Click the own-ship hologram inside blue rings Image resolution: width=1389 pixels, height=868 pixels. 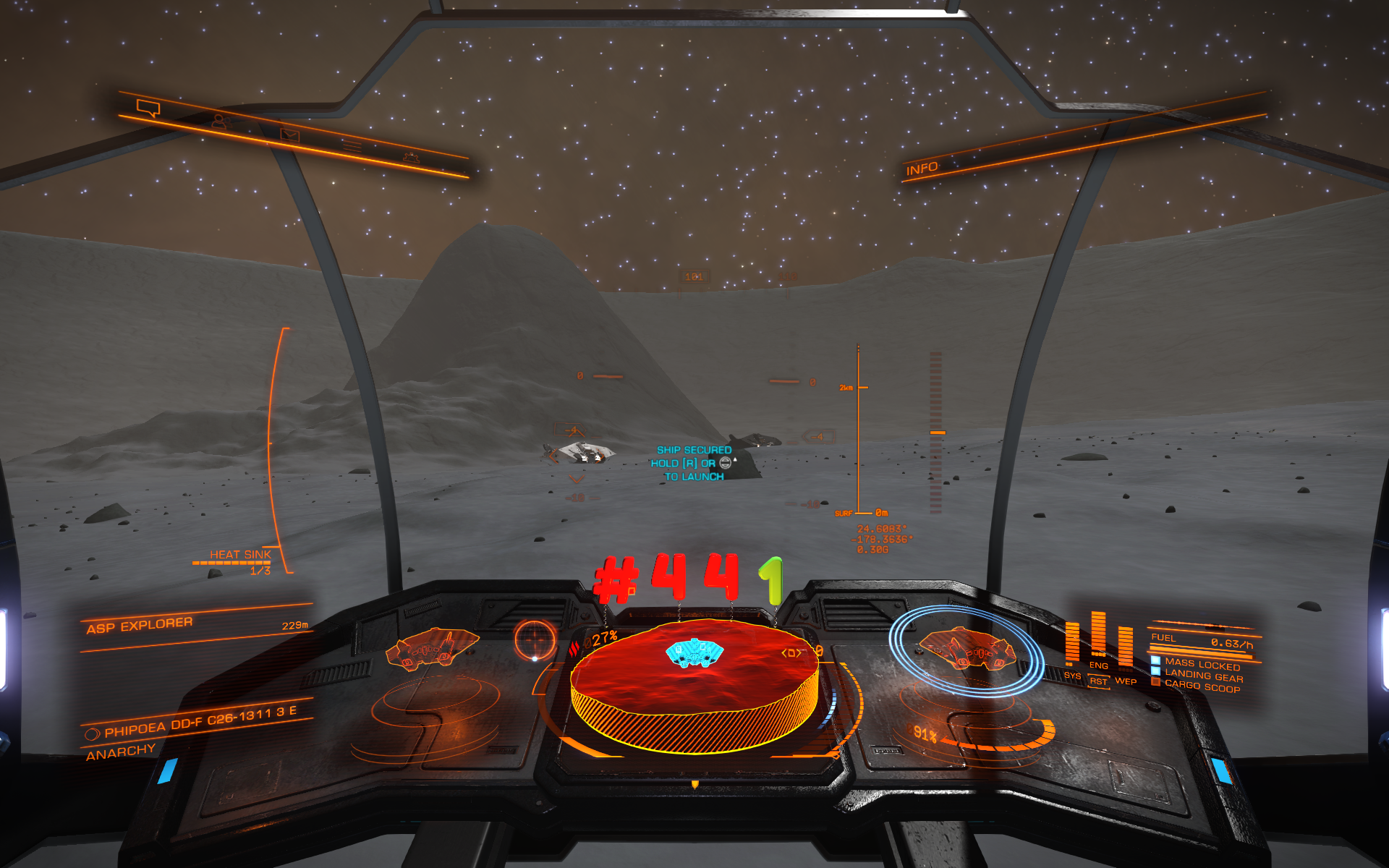click(966, 648)
